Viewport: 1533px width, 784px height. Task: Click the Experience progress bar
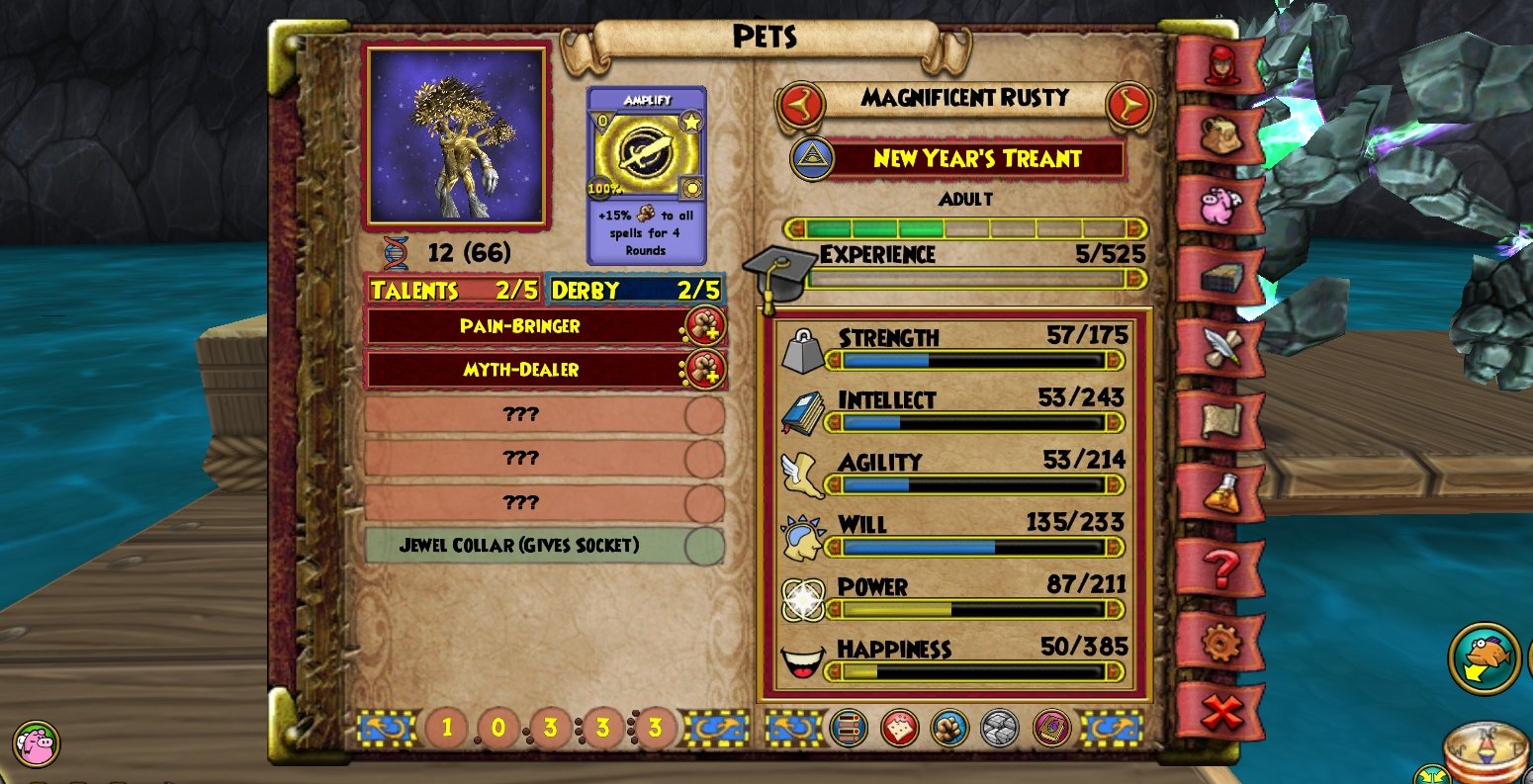[x=974, y=279]
